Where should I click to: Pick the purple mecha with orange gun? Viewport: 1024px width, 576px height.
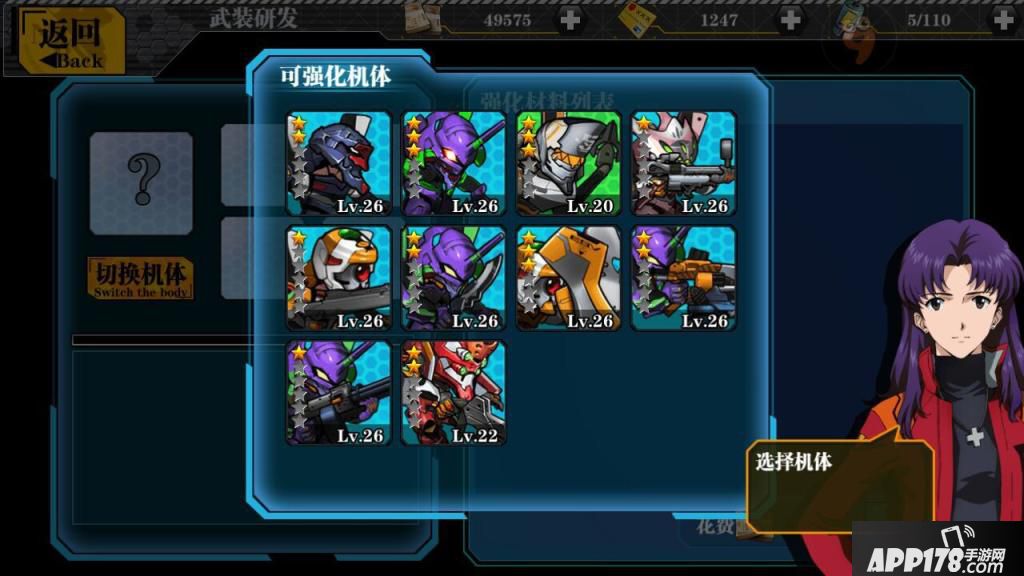pos(683,278)
